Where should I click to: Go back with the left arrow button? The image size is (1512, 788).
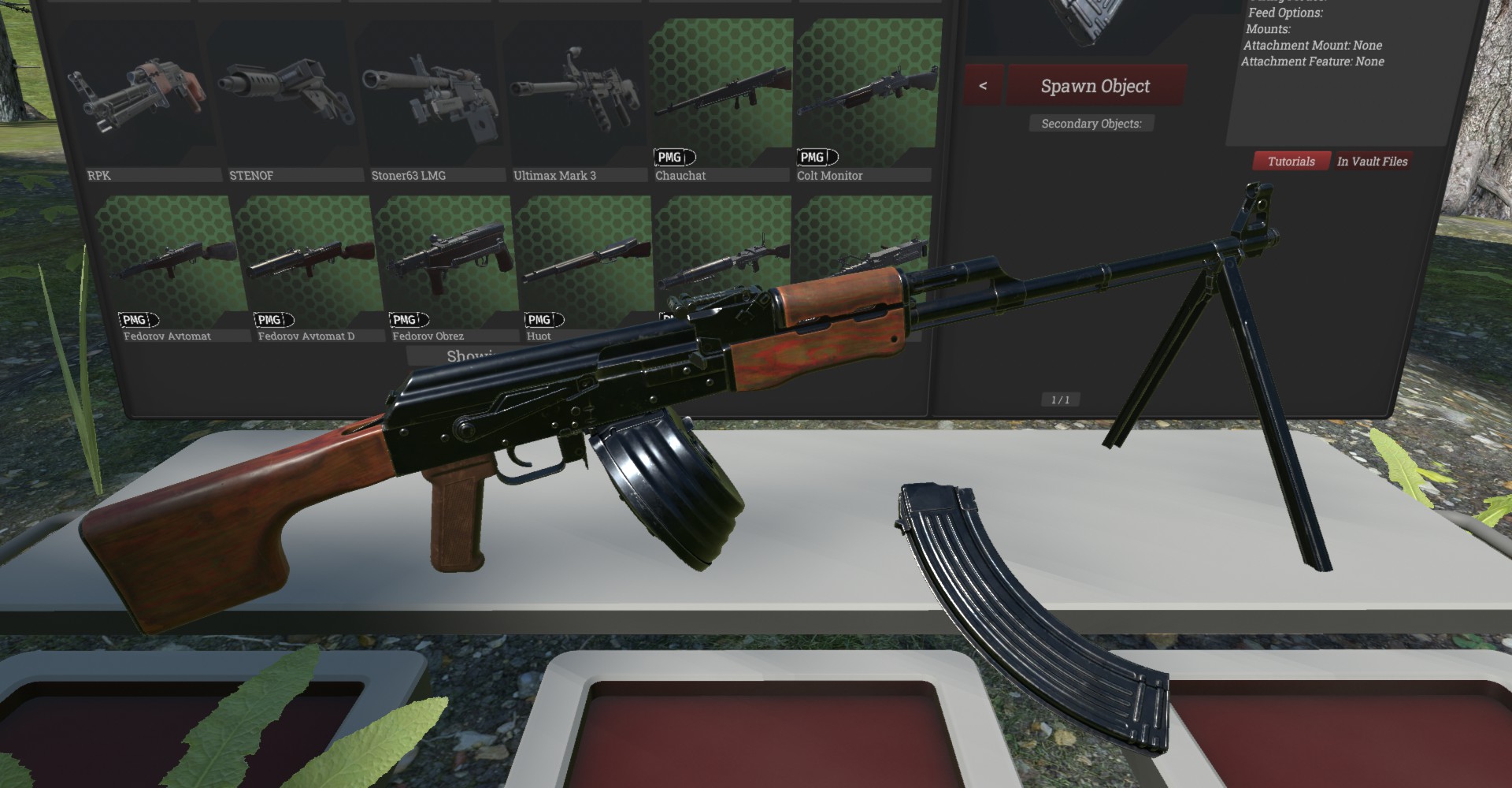point(983,86)
